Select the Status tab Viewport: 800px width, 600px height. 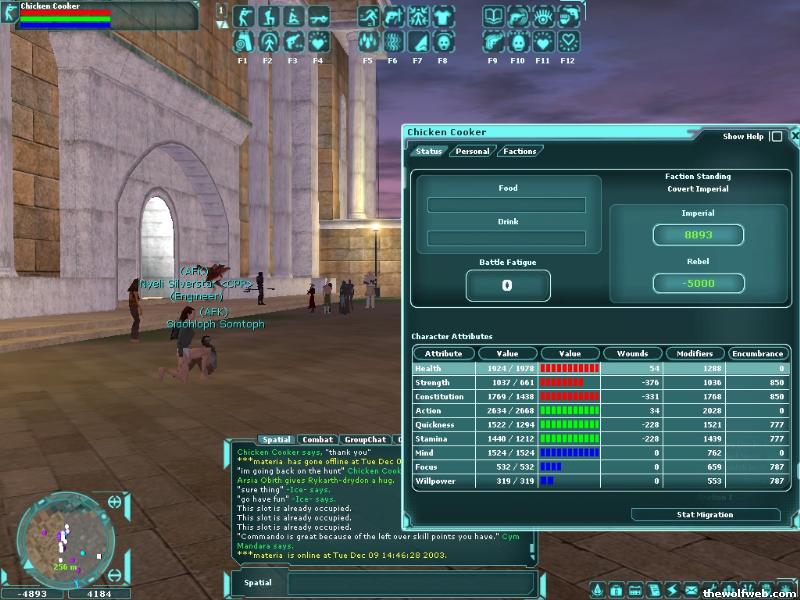[x=429, y=151]
